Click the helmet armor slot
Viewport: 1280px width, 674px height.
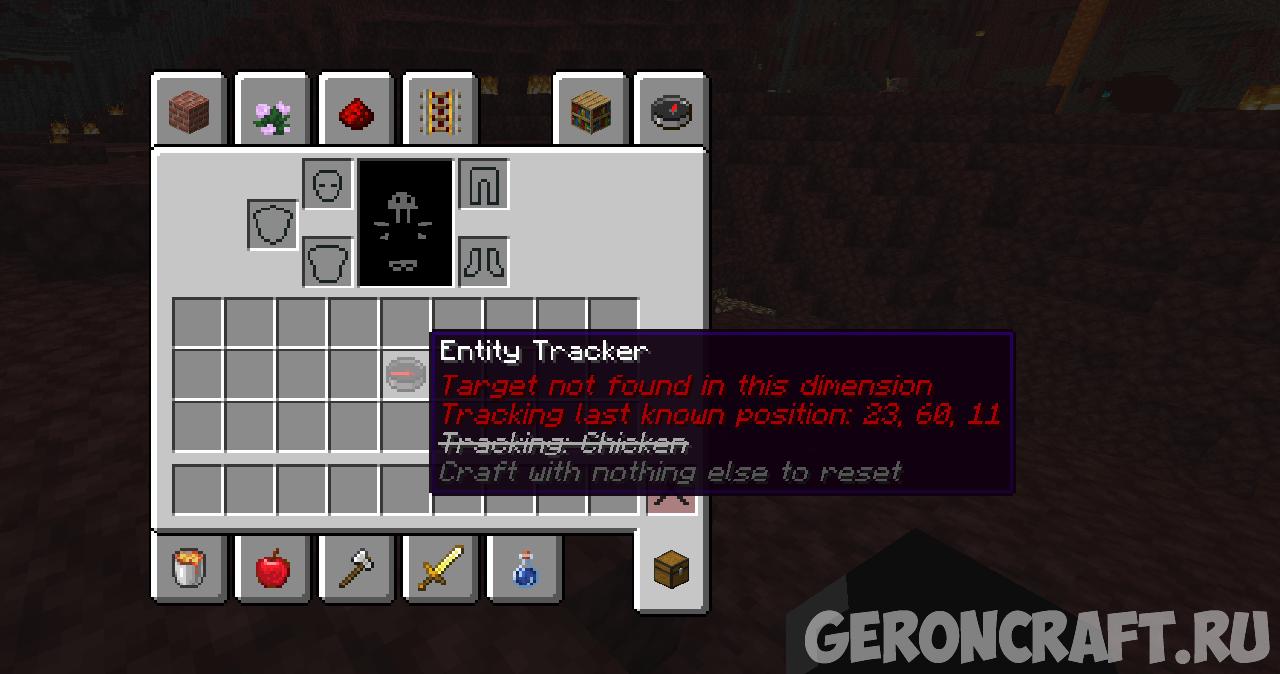(x=328, y=184)
